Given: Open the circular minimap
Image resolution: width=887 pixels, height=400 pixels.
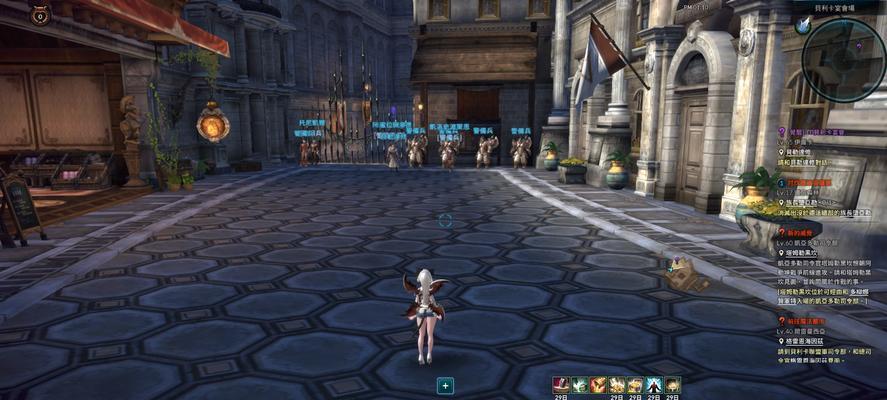Looking at the screenshot, I should coord(843,58).
